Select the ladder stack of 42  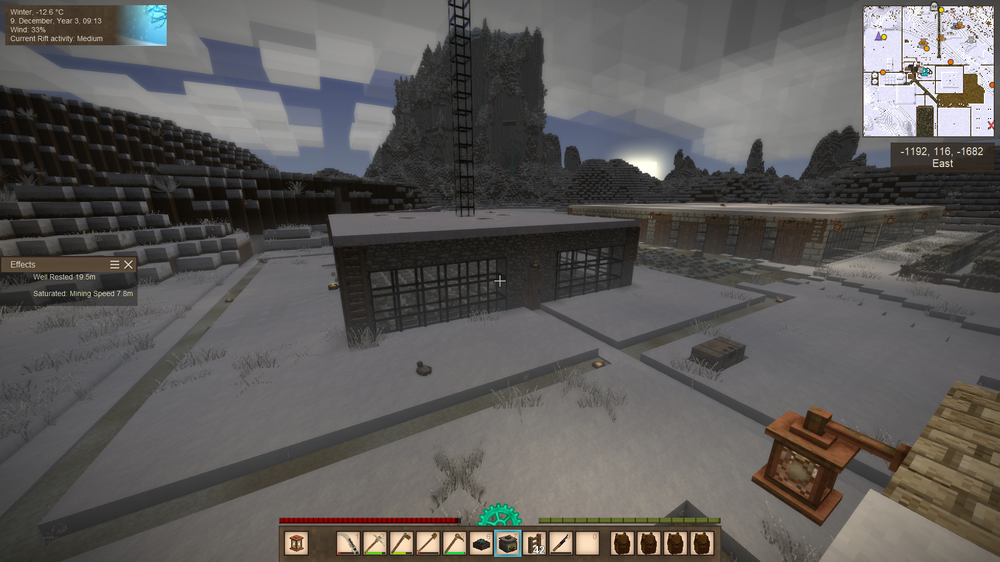tap(535, 543)
